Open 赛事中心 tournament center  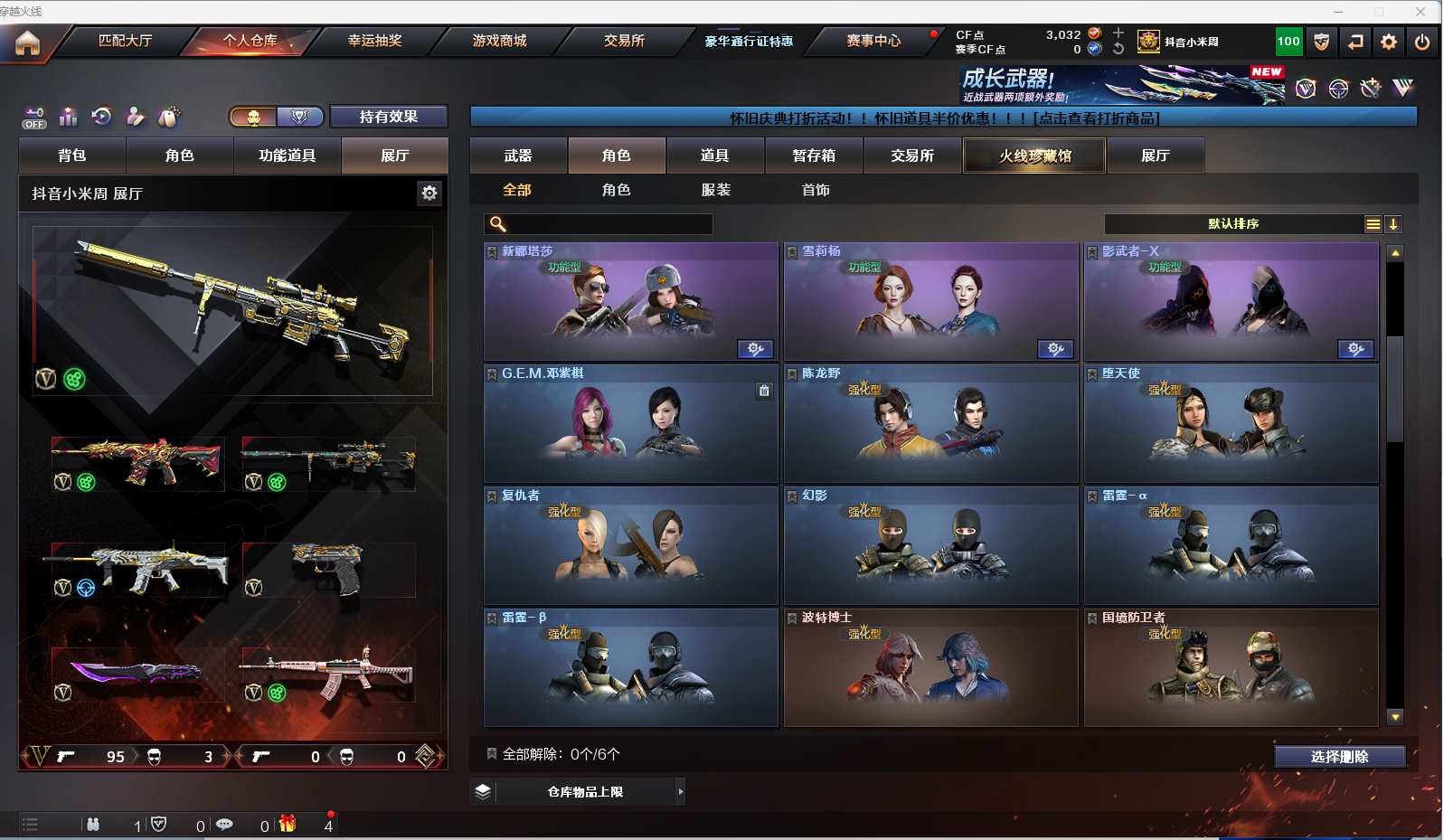873,41
